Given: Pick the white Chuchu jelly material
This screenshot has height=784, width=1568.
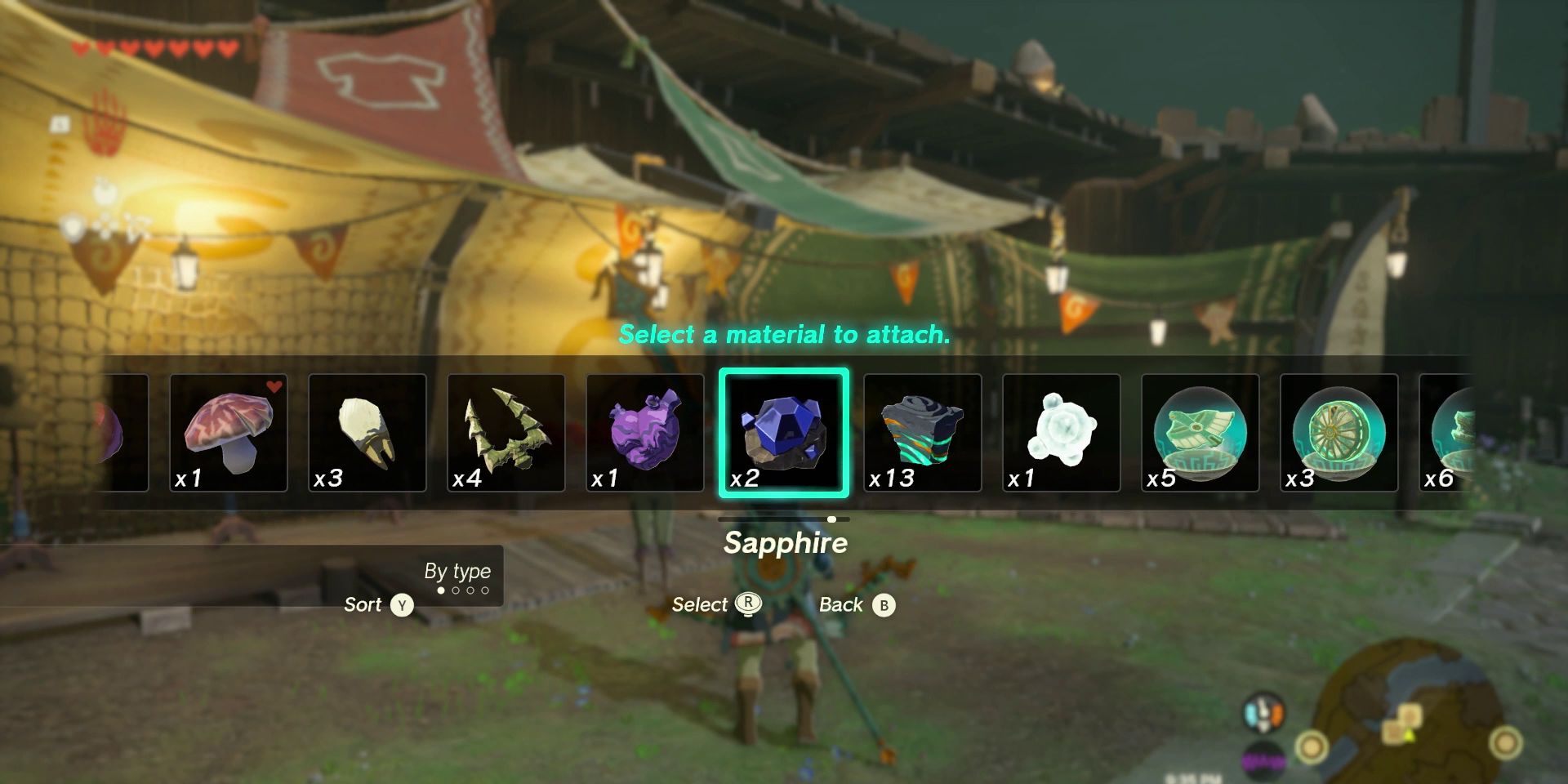Looking at the screenshot, I should coord(1061,433).
